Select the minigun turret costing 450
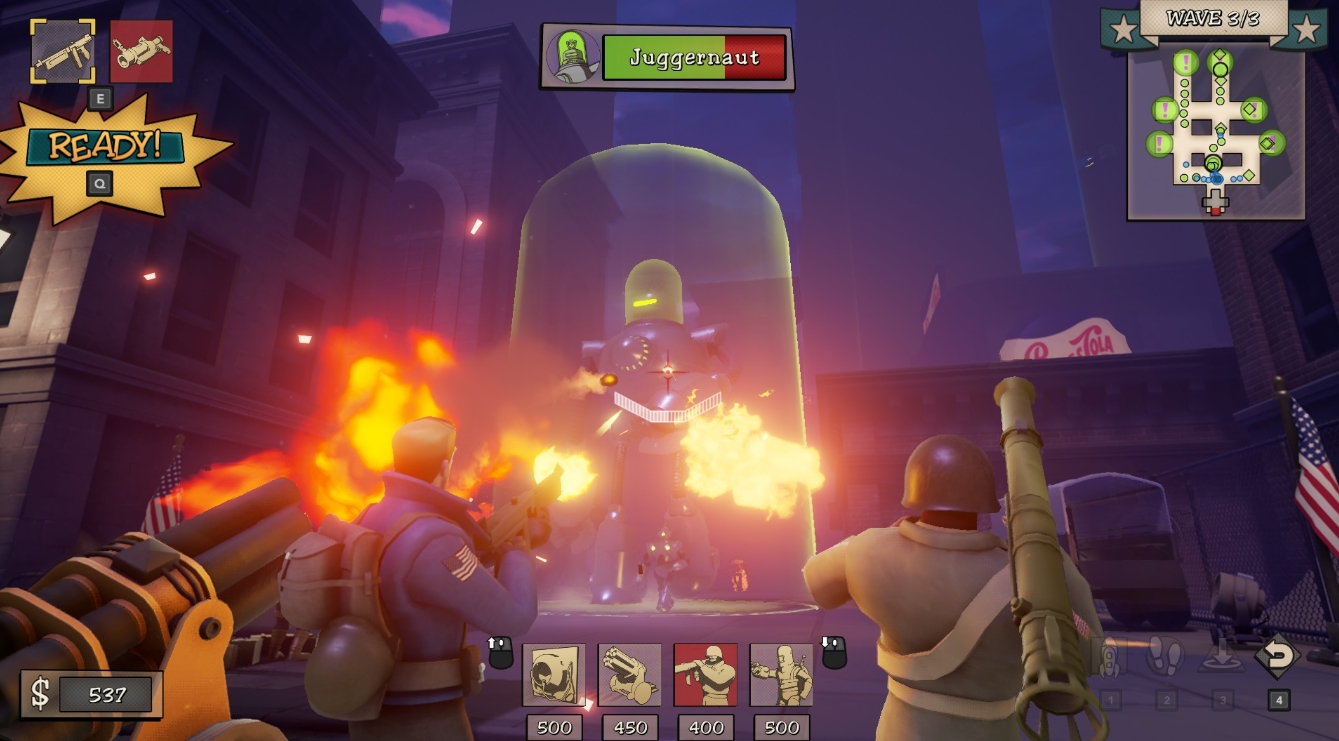The image size is (1339, 741). (x=629, y=675)
